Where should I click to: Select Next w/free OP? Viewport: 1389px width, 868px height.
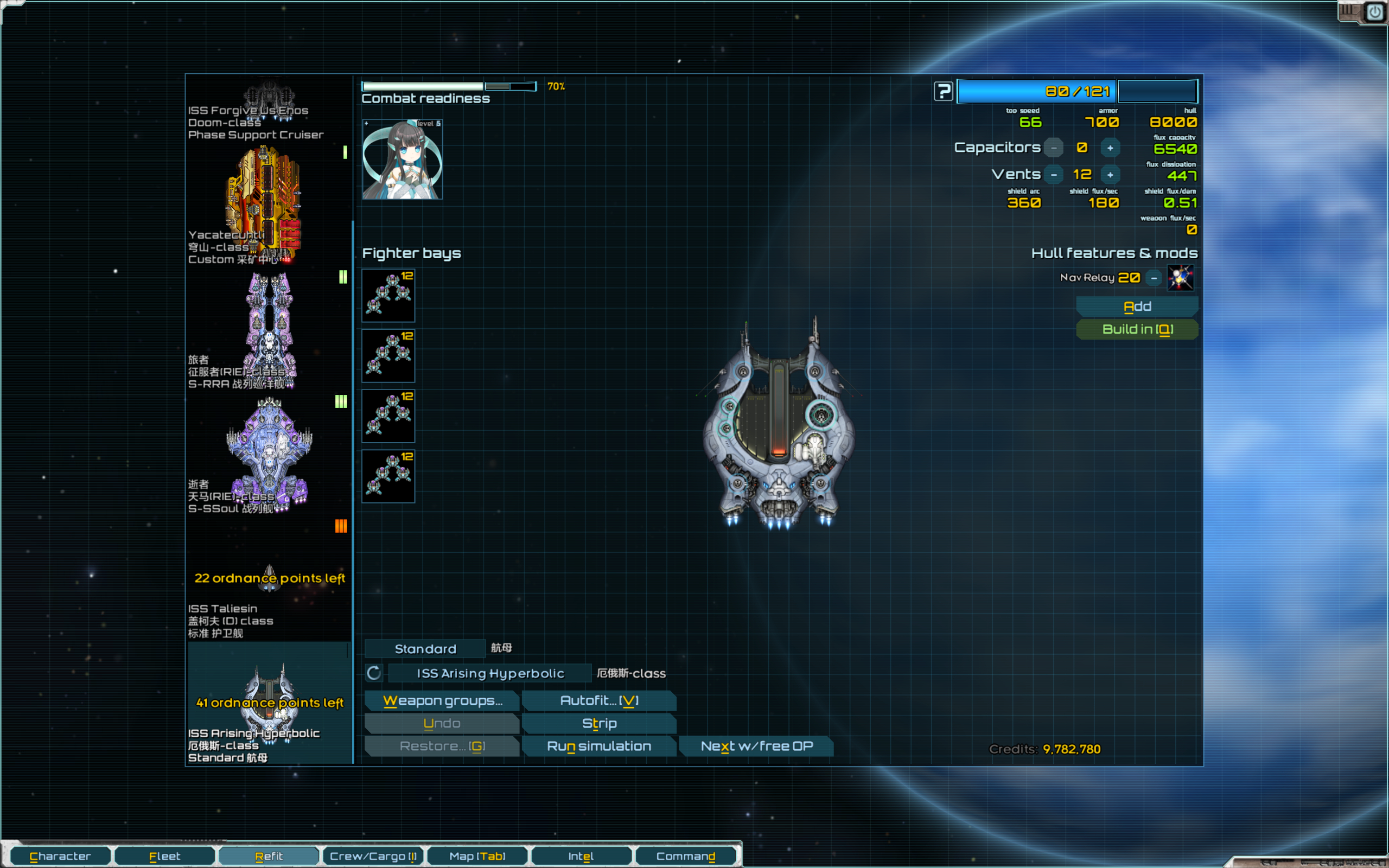(756, 746)
